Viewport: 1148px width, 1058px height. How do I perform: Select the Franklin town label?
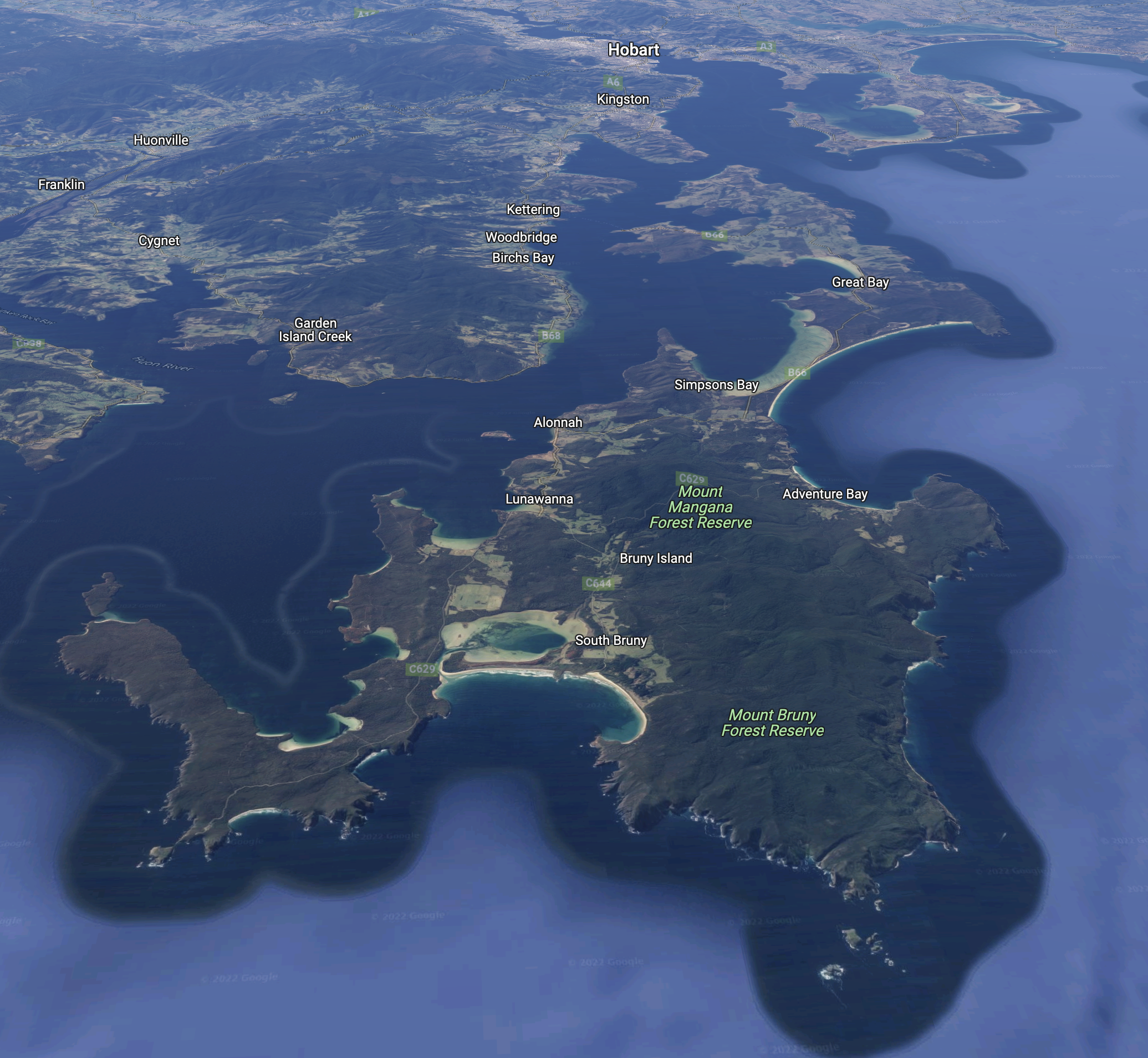[x=61, y=184]
